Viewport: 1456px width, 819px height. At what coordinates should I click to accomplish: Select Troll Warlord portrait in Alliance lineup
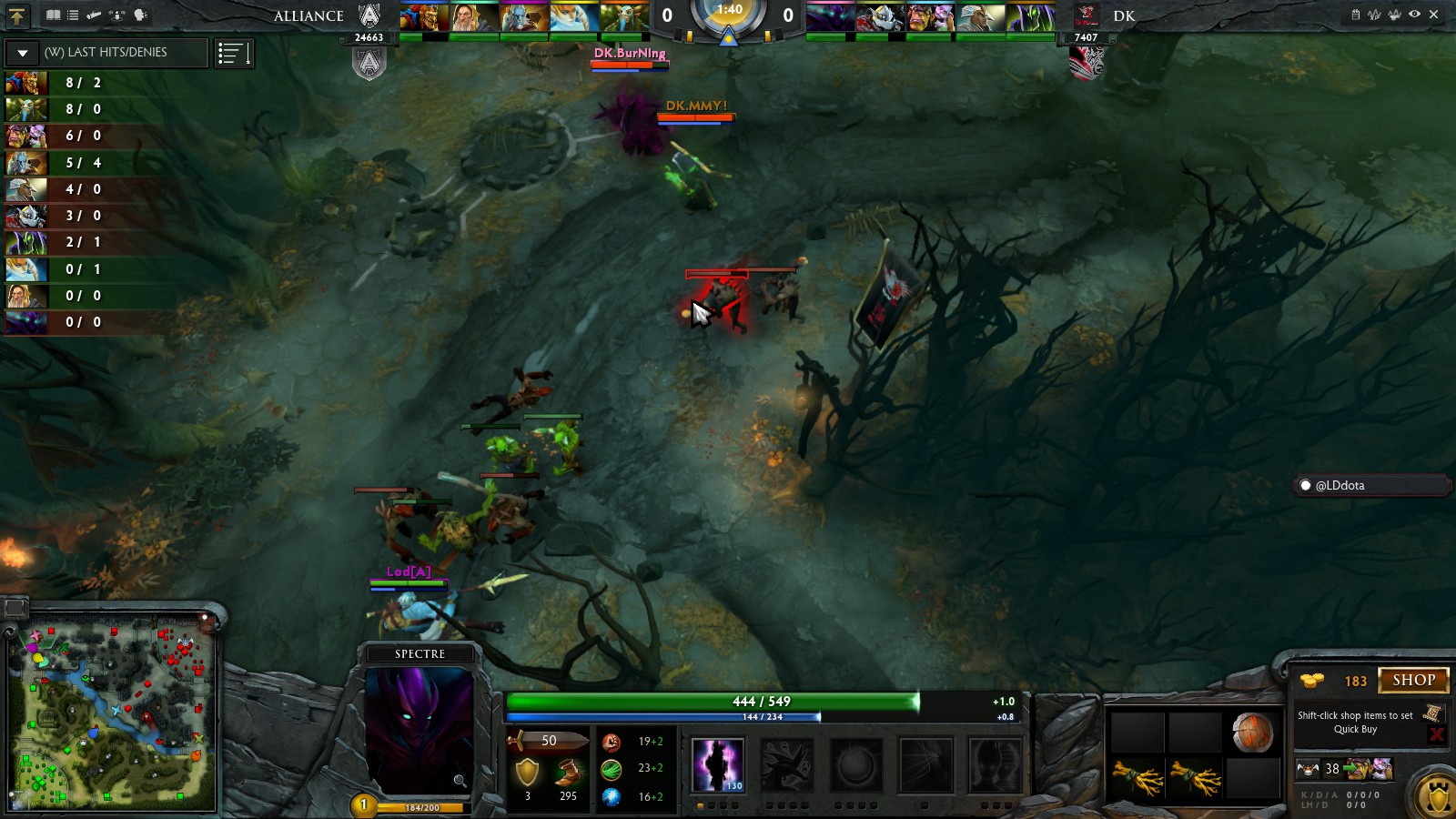click(424, 17)
